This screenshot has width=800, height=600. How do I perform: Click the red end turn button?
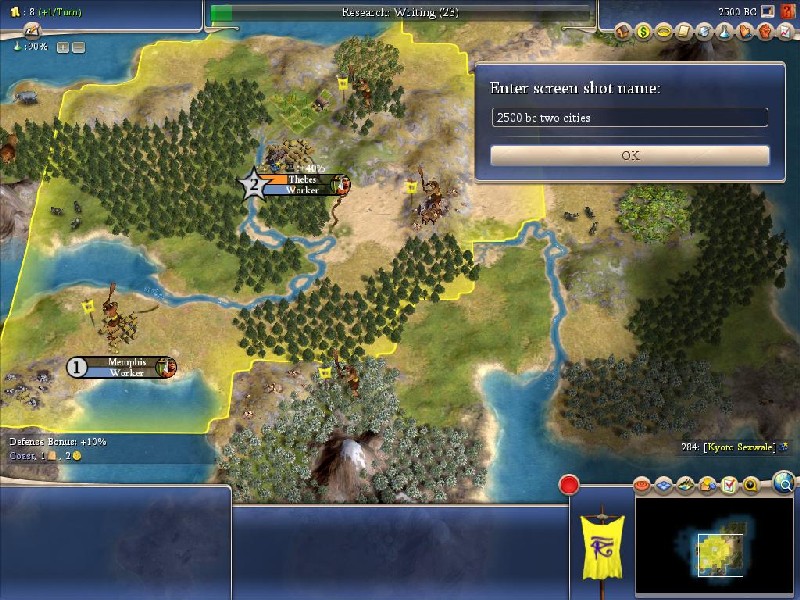[570, 486]
